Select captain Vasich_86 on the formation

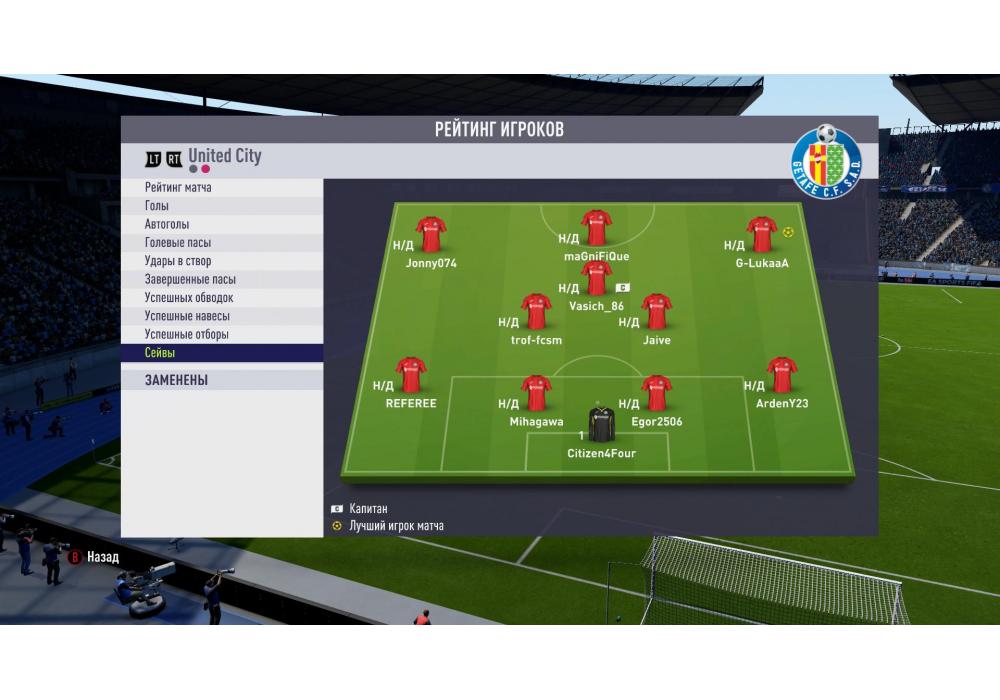(597, 278)
